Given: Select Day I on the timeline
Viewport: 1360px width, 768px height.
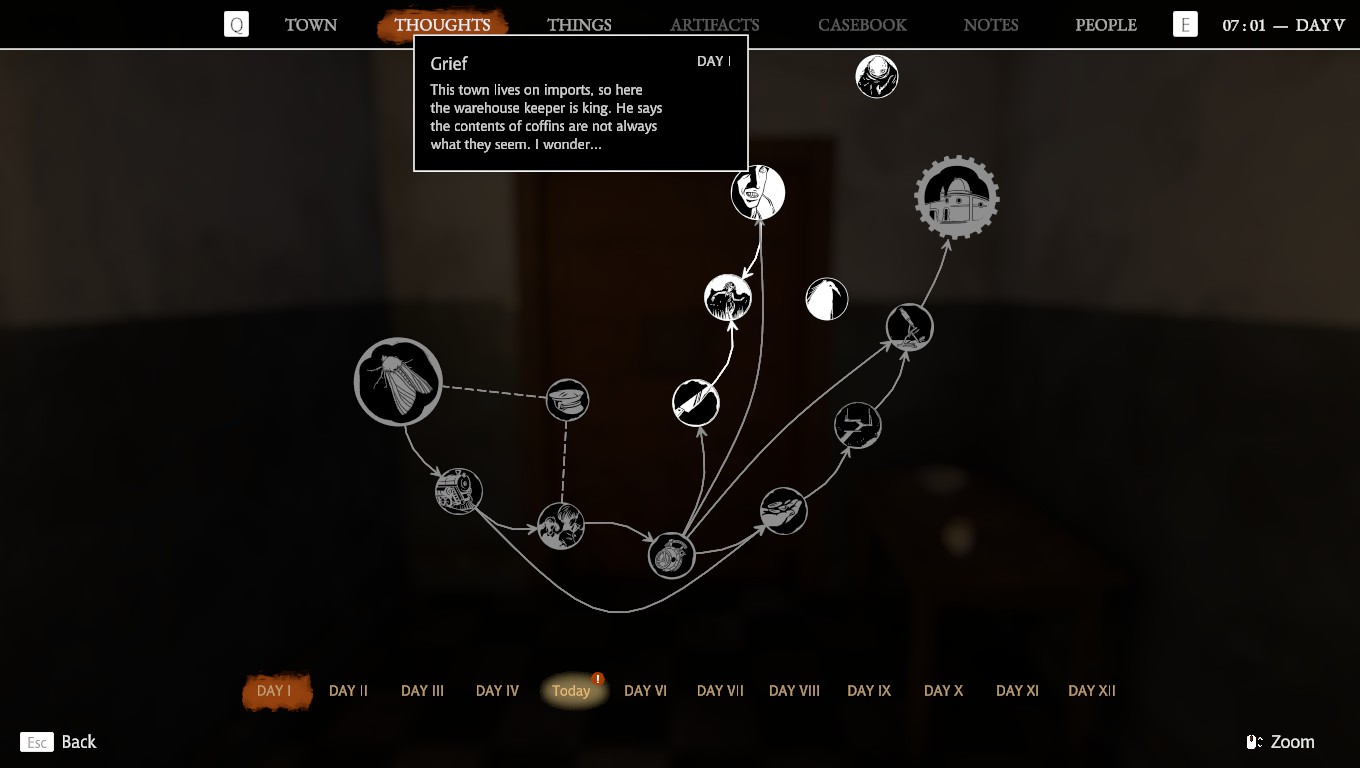Looking at the screenshot, I should (x=275, y=691).
